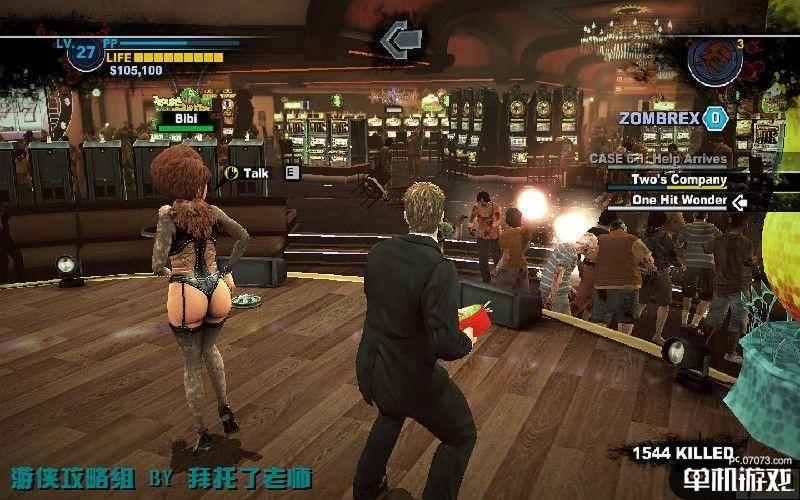800x500 pixels.
Task: Click the Zombrex hexagon counter icon
Action: coord(714,118)
